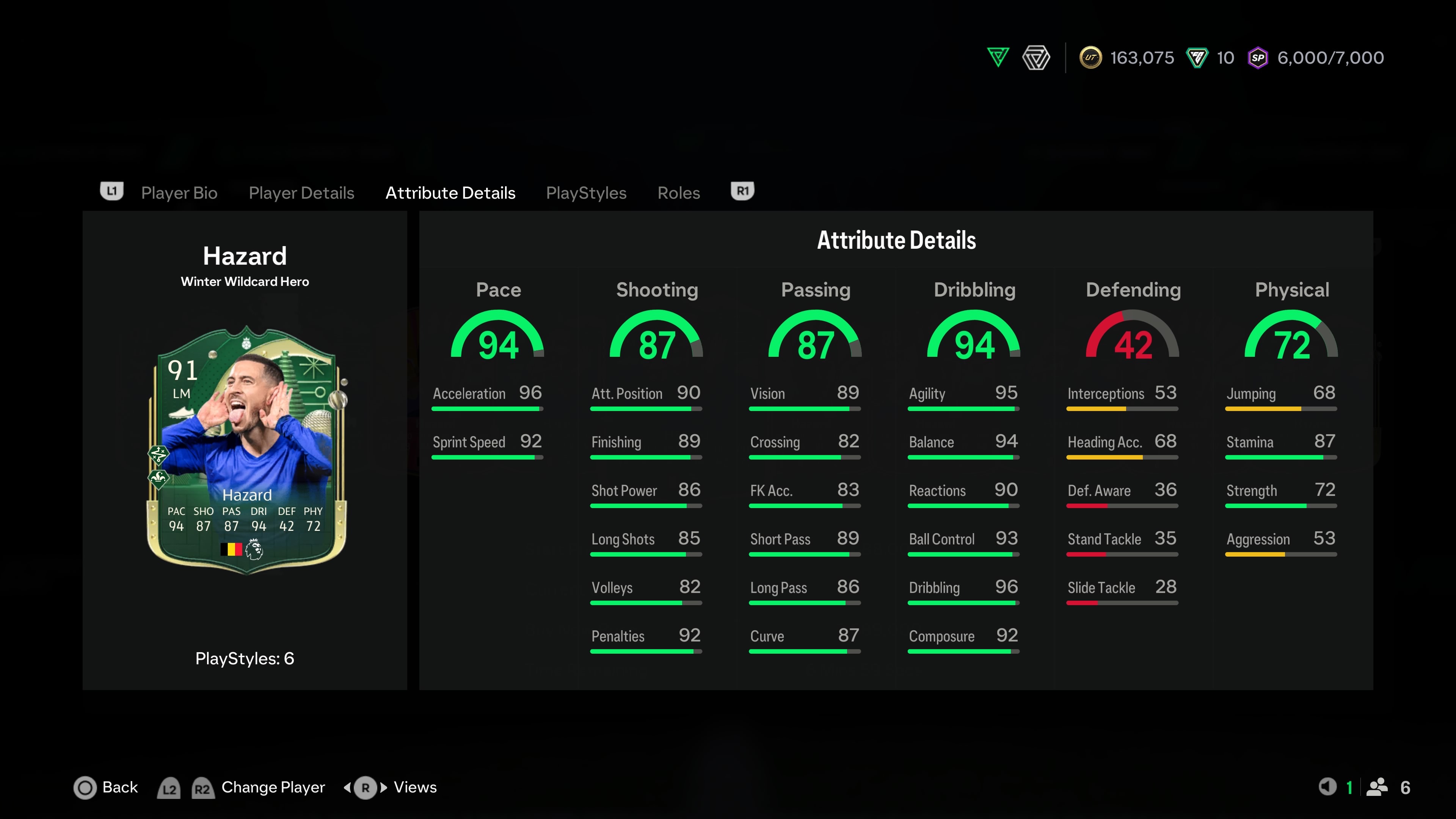Choose the Change Player option
Screen dimensions: 1456x819
pos(273,788)
